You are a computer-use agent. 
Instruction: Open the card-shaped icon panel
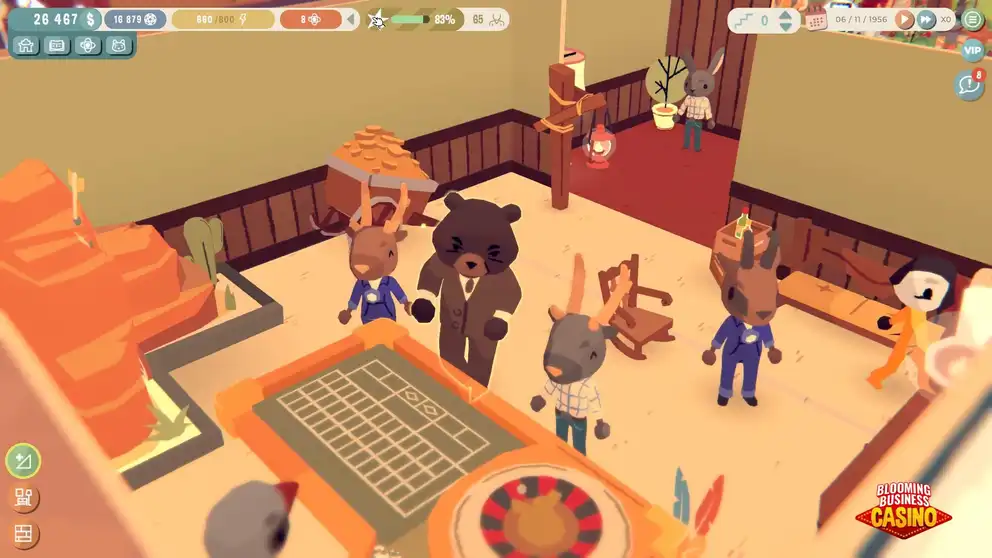click(x=57, y=45)
